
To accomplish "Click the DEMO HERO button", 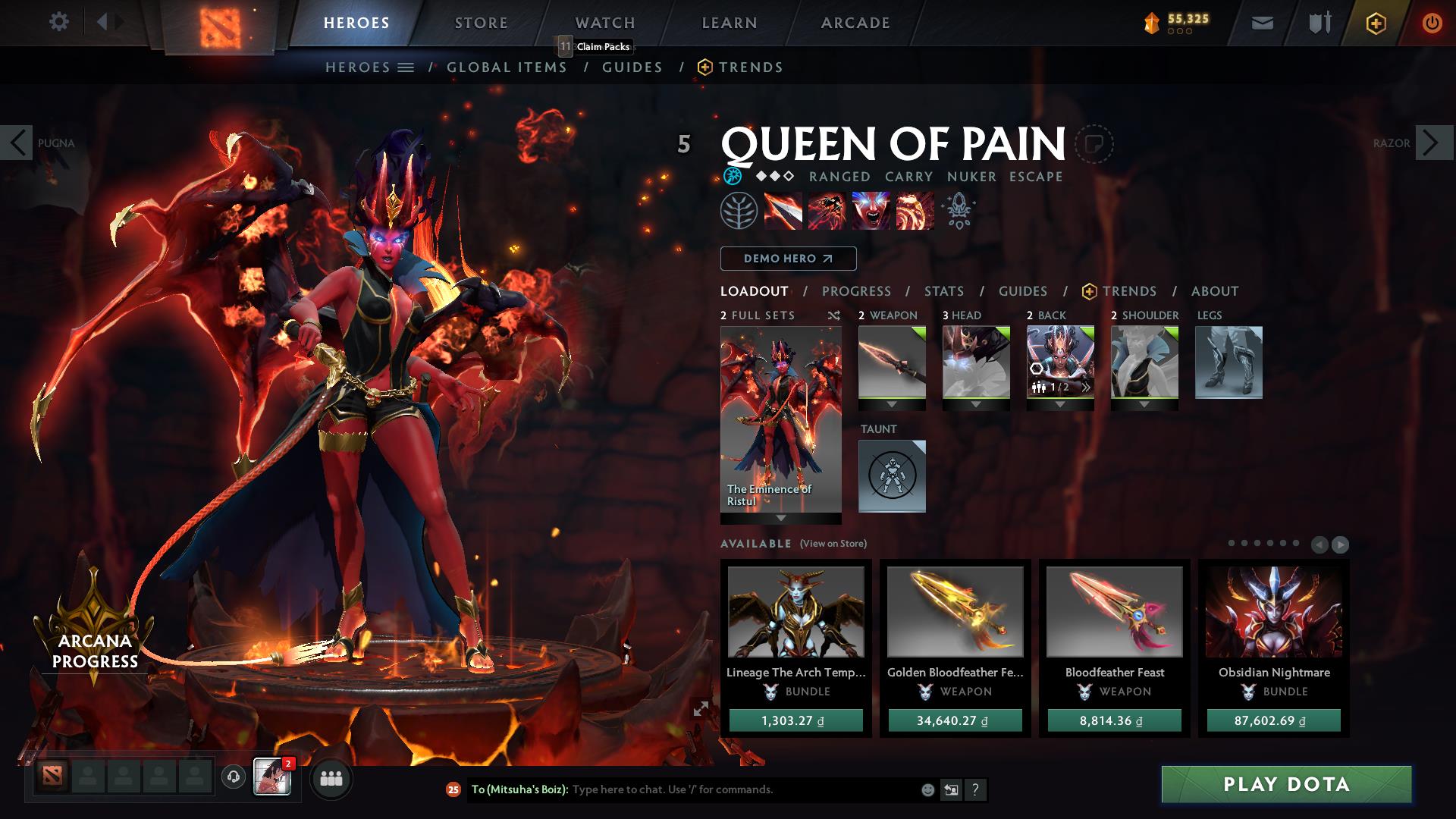I will click(x=787, y=259).
